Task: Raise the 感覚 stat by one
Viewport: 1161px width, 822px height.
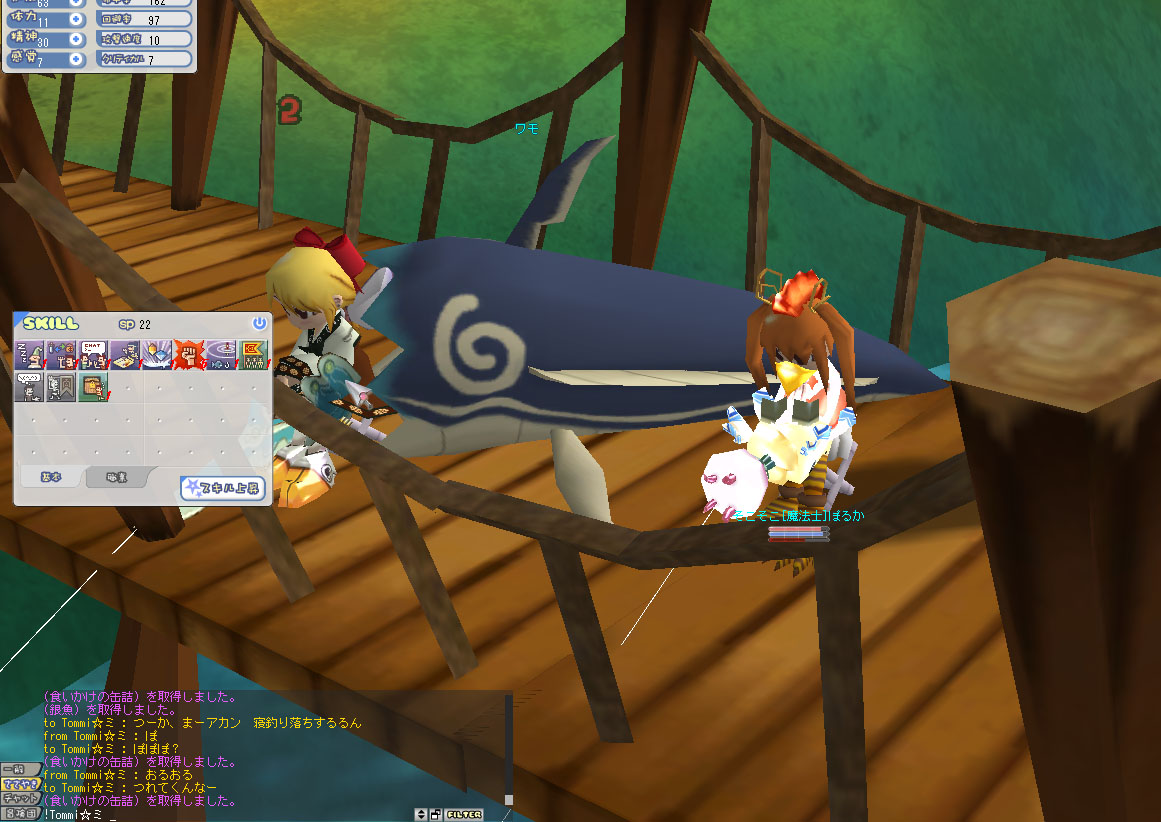Action: pos(76,60)
